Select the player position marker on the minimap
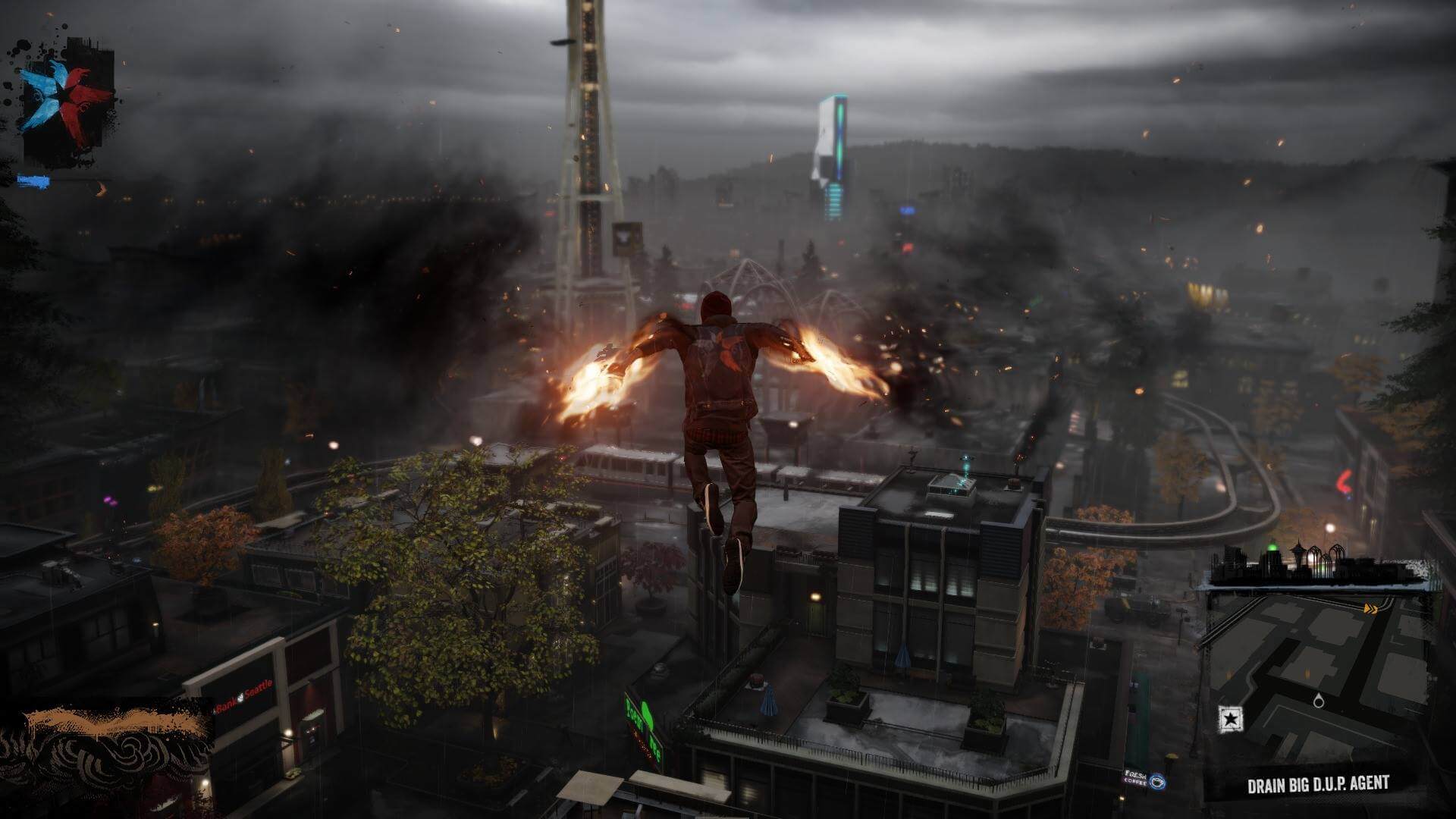 [x=1319, y=701]
